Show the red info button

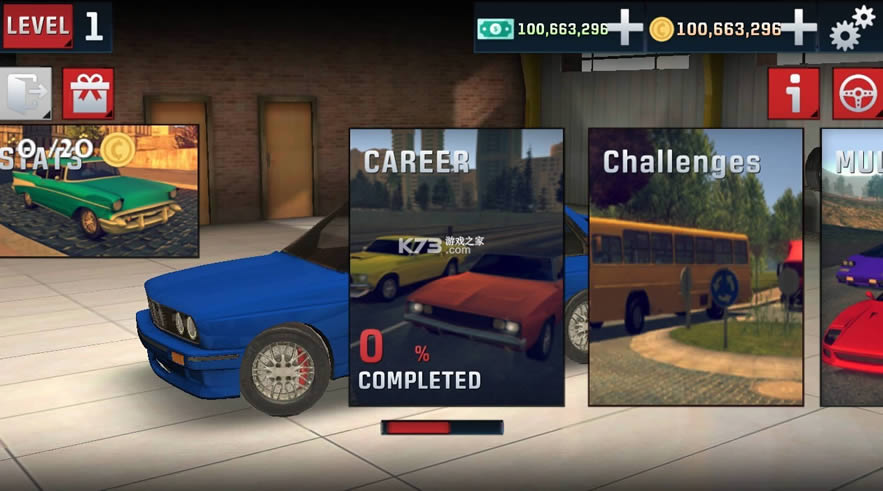(794, 94)
